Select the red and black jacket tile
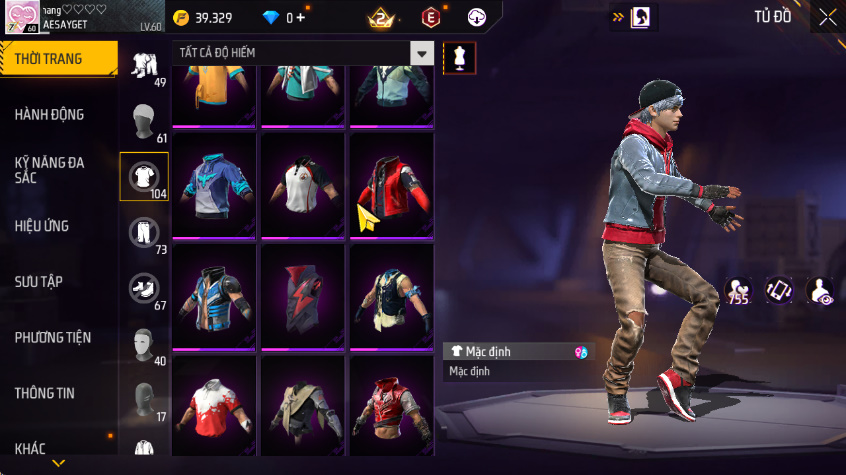 [391, 185]
